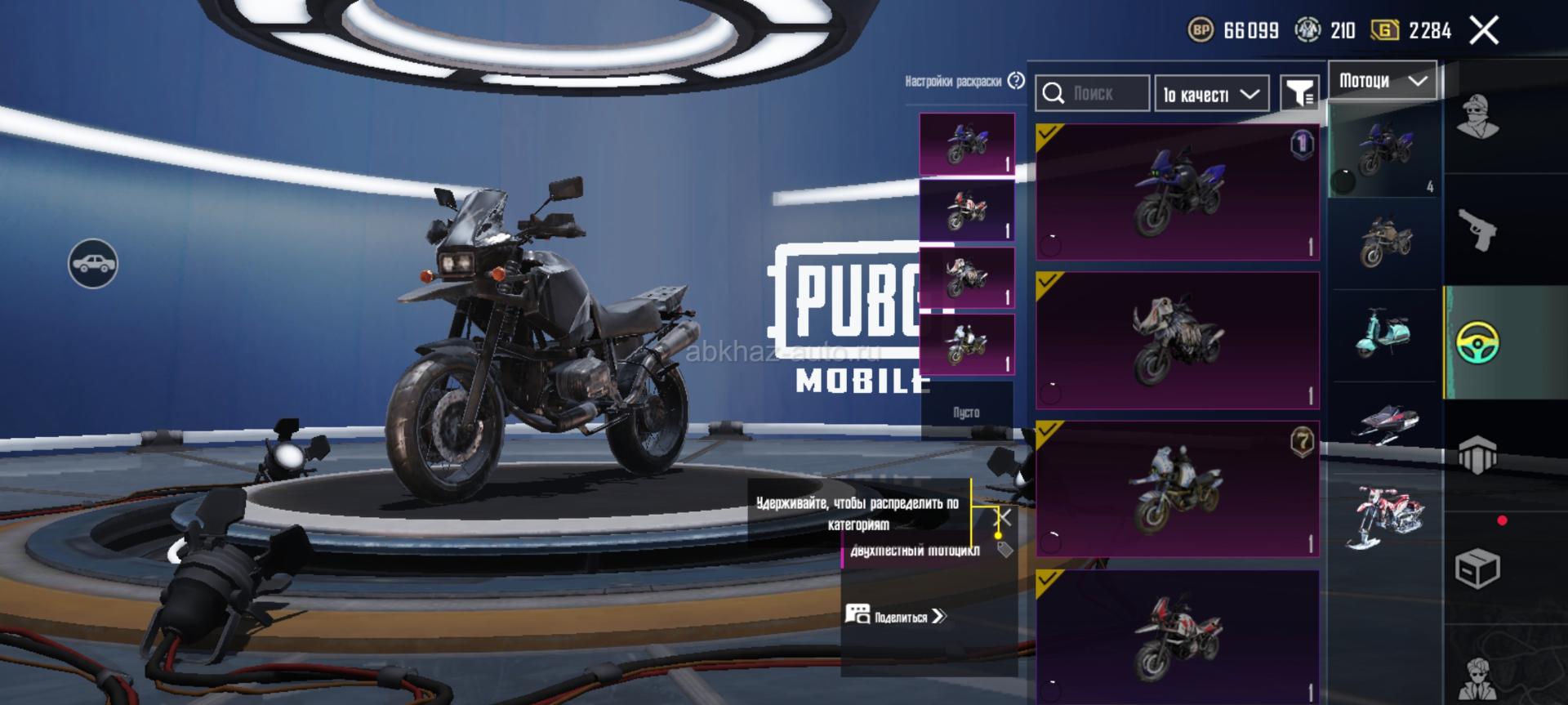
Task: Click the Поделиться share button
Action: (x=896, y=616)
